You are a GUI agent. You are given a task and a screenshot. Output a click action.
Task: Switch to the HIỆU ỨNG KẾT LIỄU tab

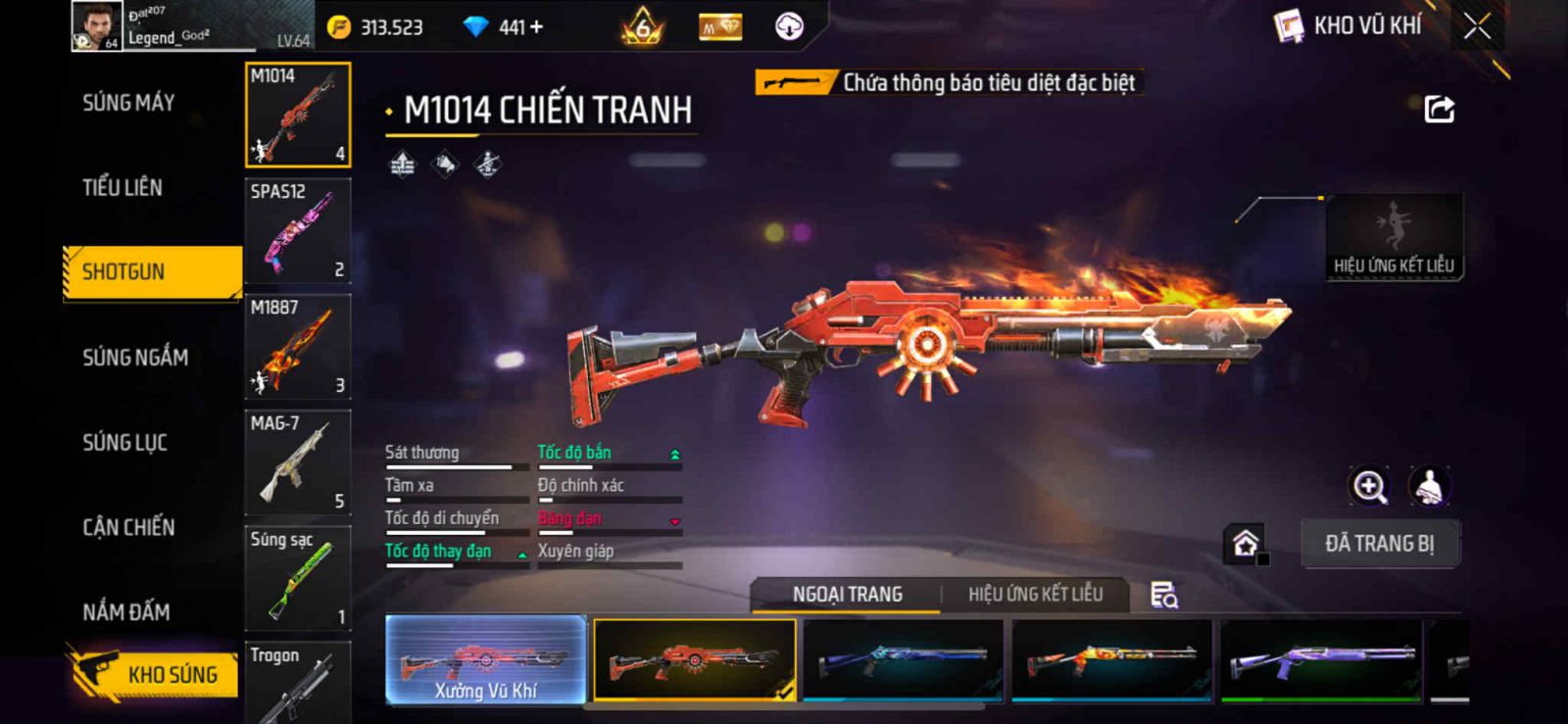click(1035, 595)
